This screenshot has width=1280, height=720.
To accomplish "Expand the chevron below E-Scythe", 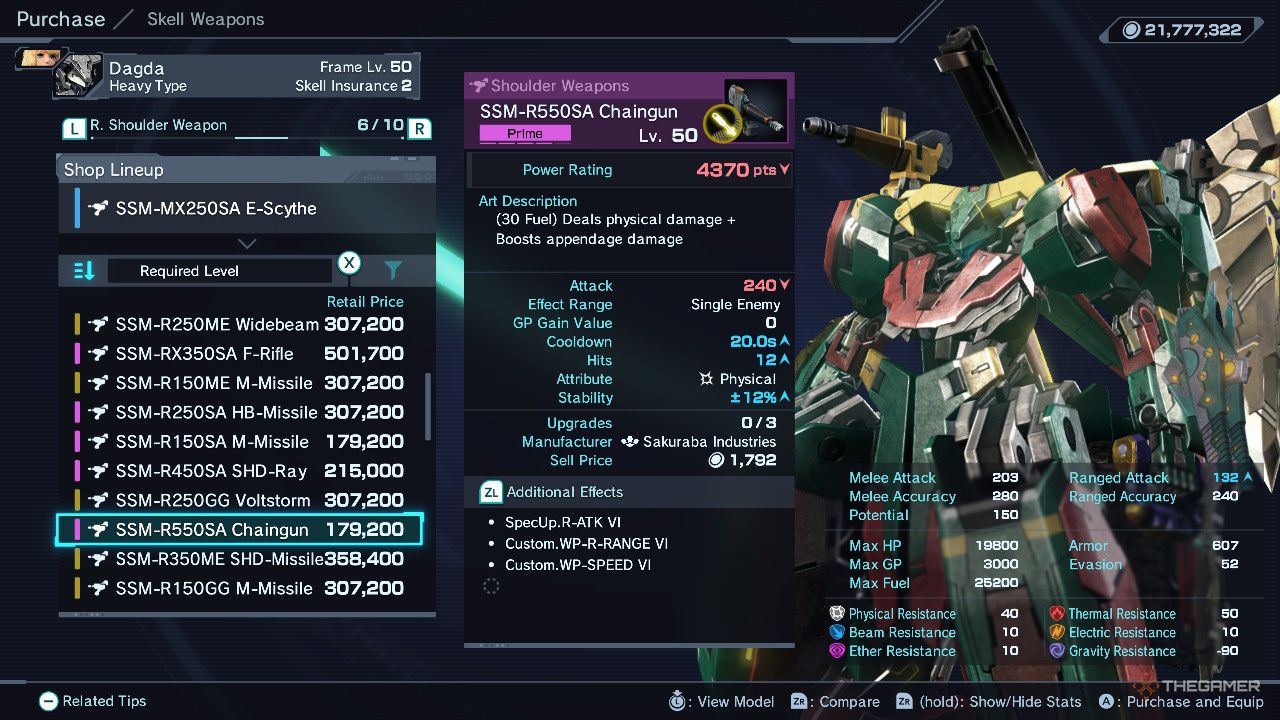I will coord(247,243).
